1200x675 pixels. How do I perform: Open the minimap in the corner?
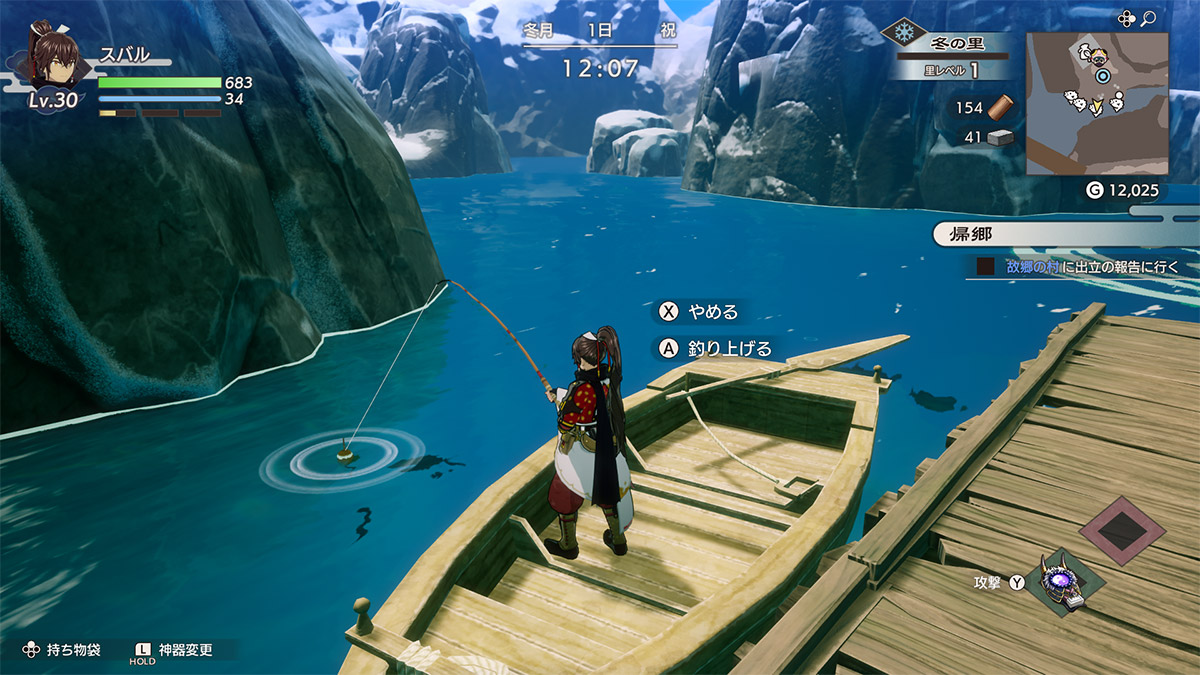(1097, 103)
